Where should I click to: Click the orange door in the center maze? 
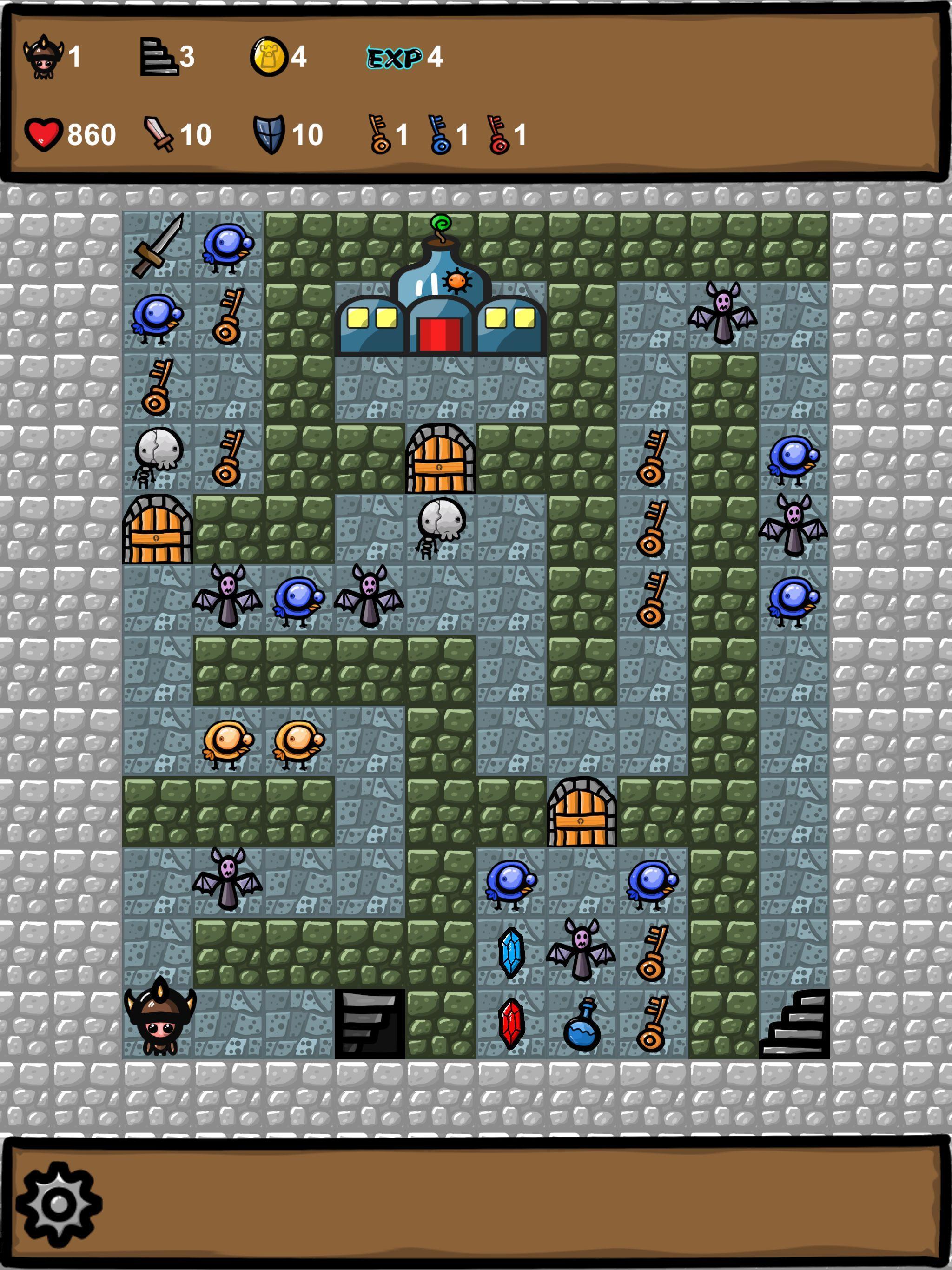(439, 459)
